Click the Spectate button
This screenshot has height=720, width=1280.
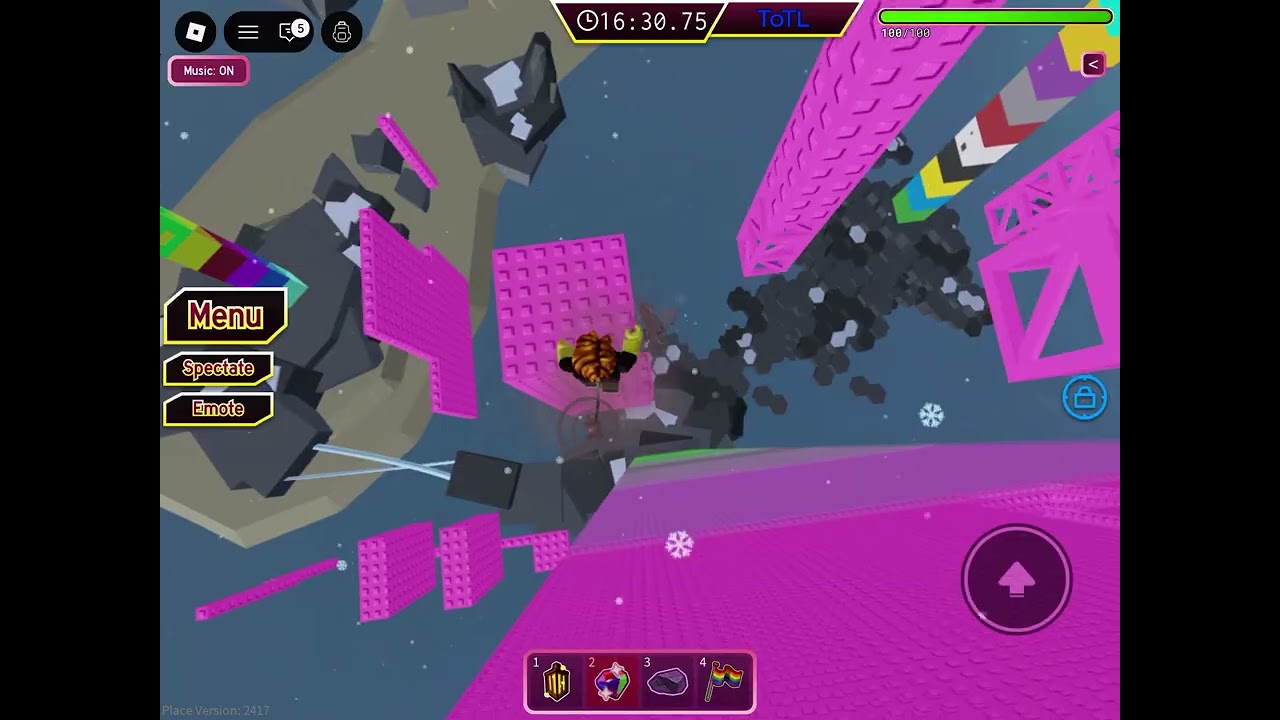click(218, 368)
